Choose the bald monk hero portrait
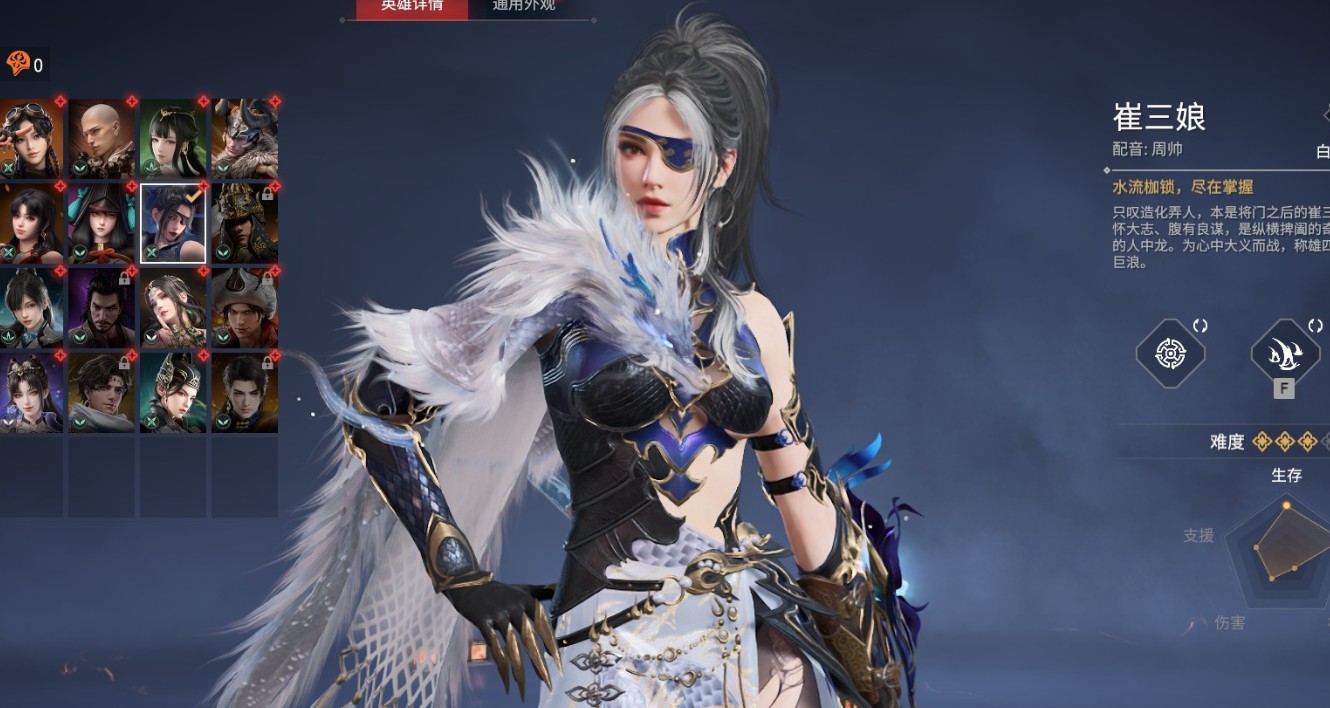The width and height of the screenshot is (1330, 708). pyautogui.click(x=102, y=138)
